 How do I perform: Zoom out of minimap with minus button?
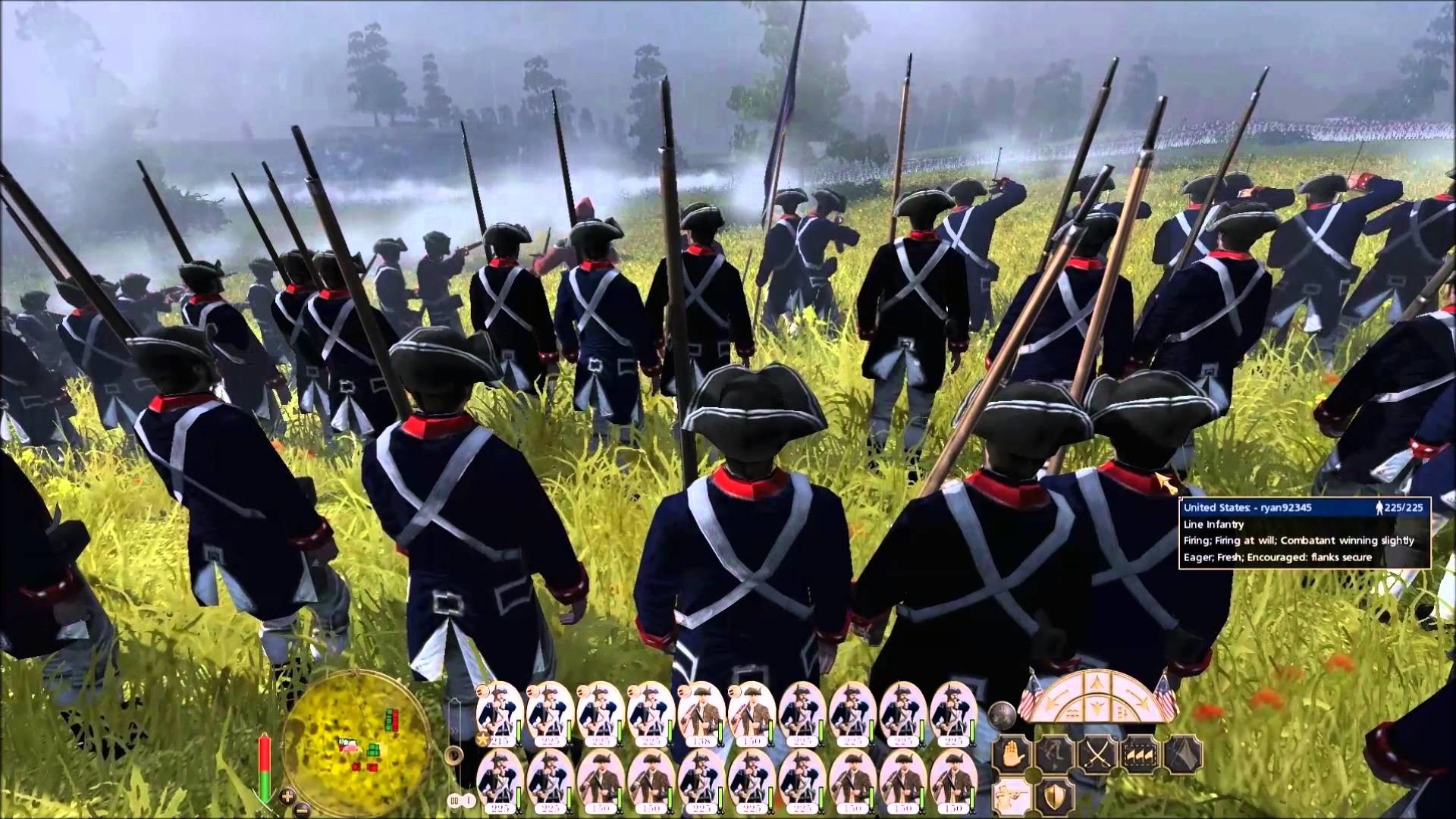point(301,811)
